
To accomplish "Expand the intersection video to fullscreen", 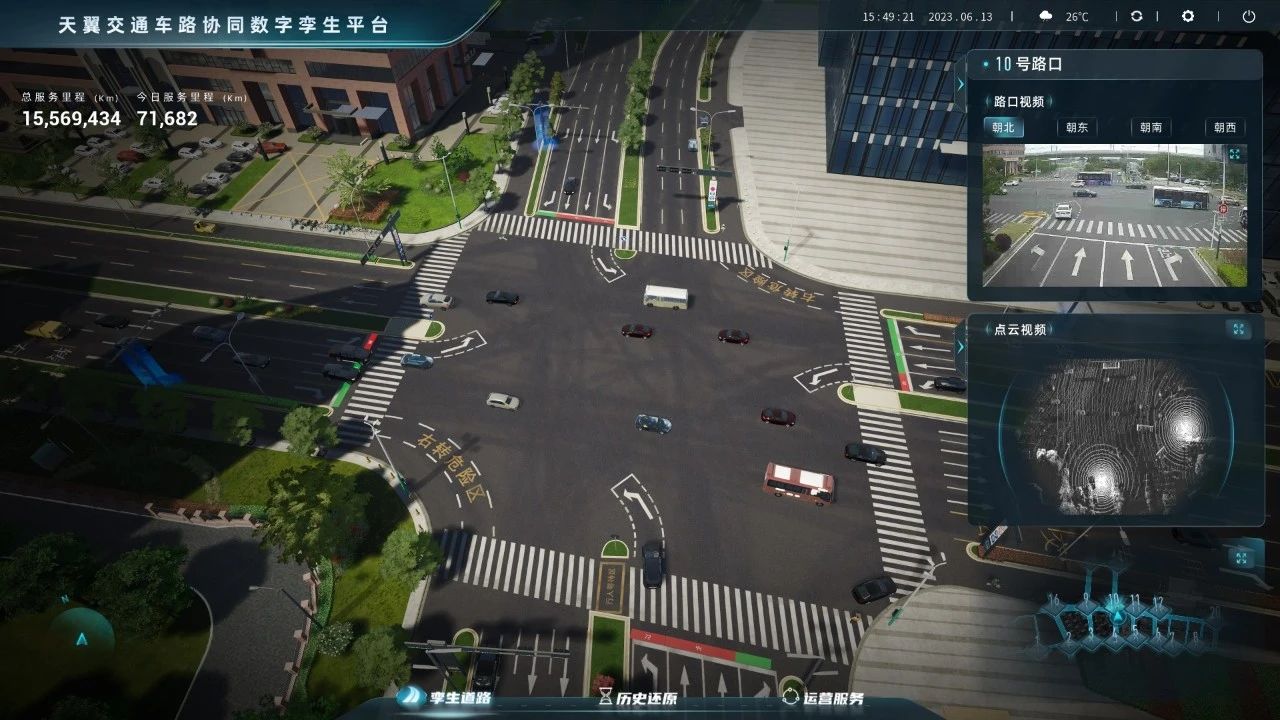I will click(1234, 154).
